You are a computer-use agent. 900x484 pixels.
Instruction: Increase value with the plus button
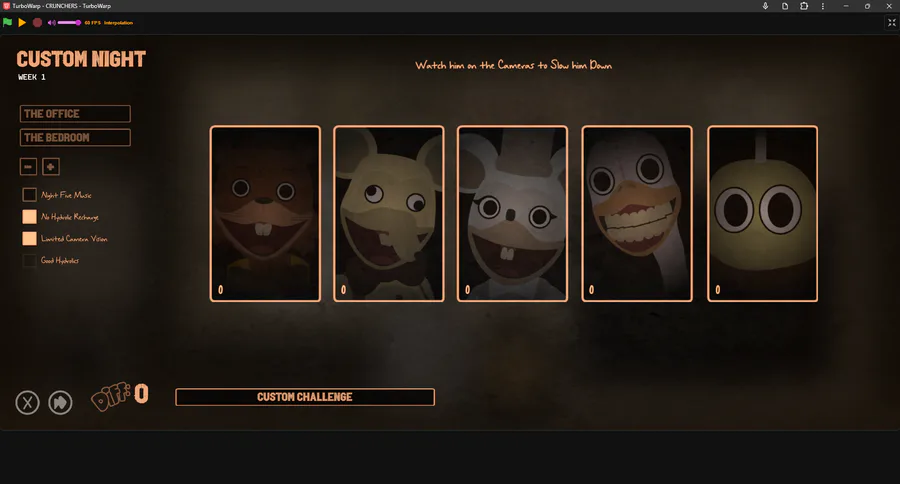pos(51,167)
